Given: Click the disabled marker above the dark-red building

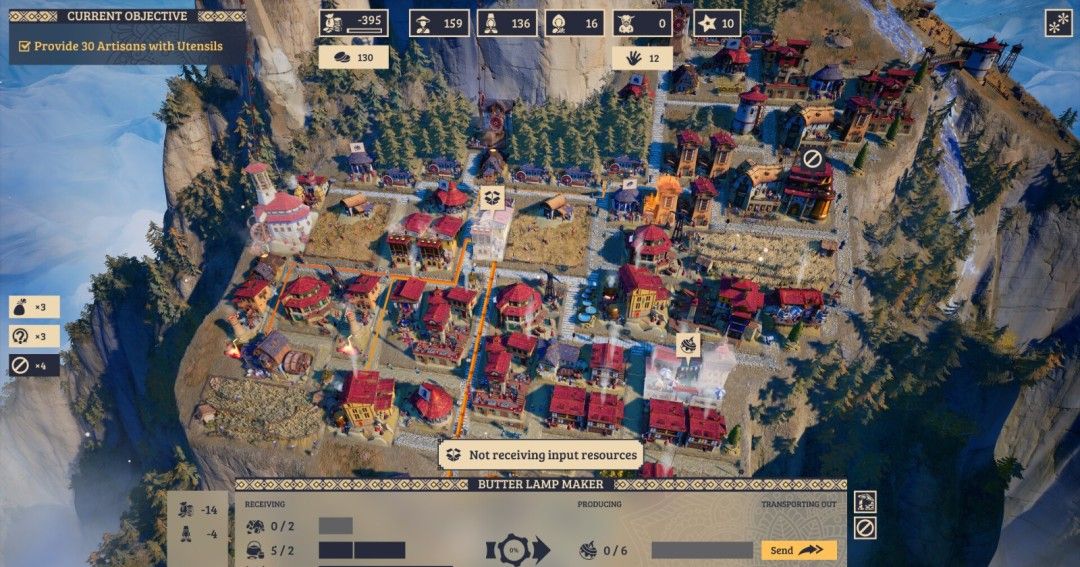Looking at the screenshot, I should (x=812, y=158).
